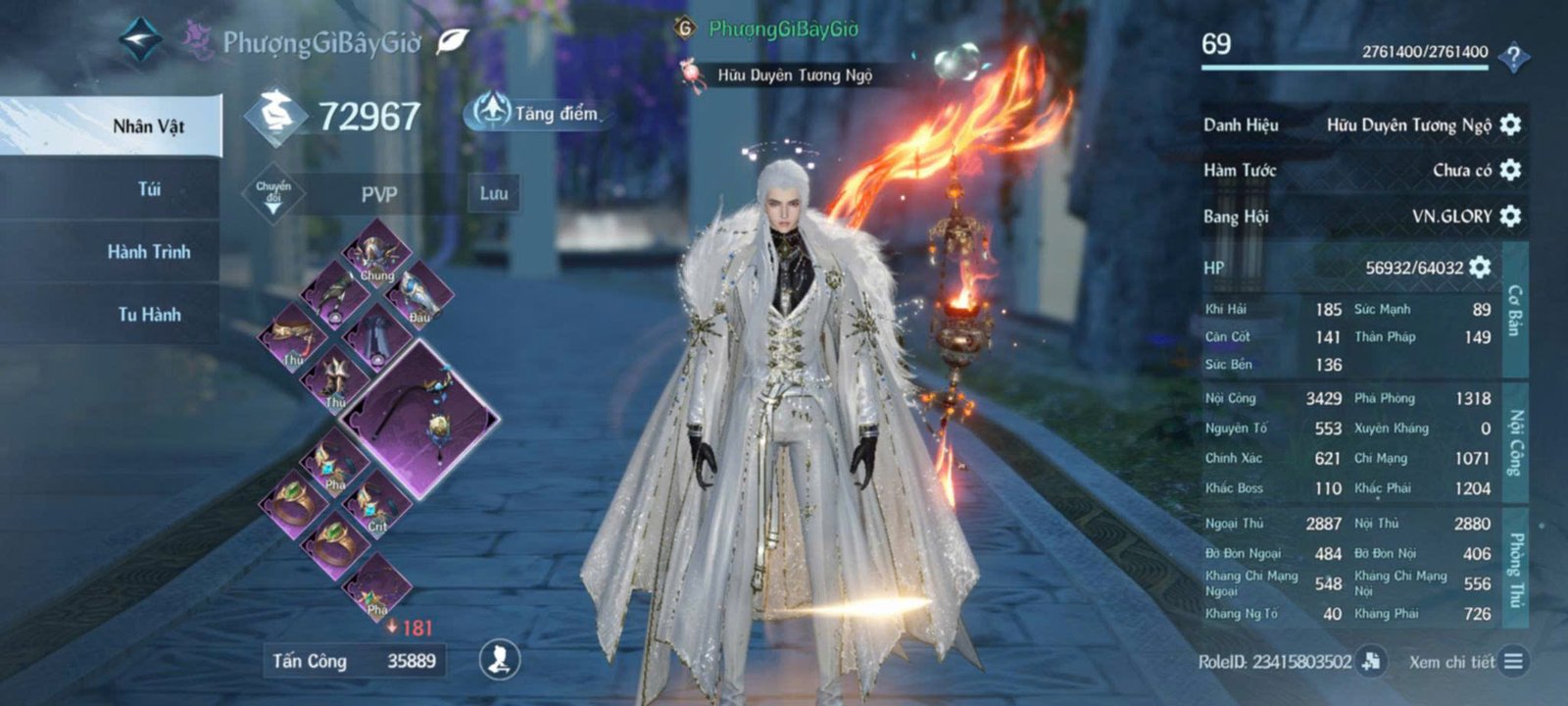Pick the bottom star accessory slot
This screenshot has height=706, width=1568.
(376, 590)
